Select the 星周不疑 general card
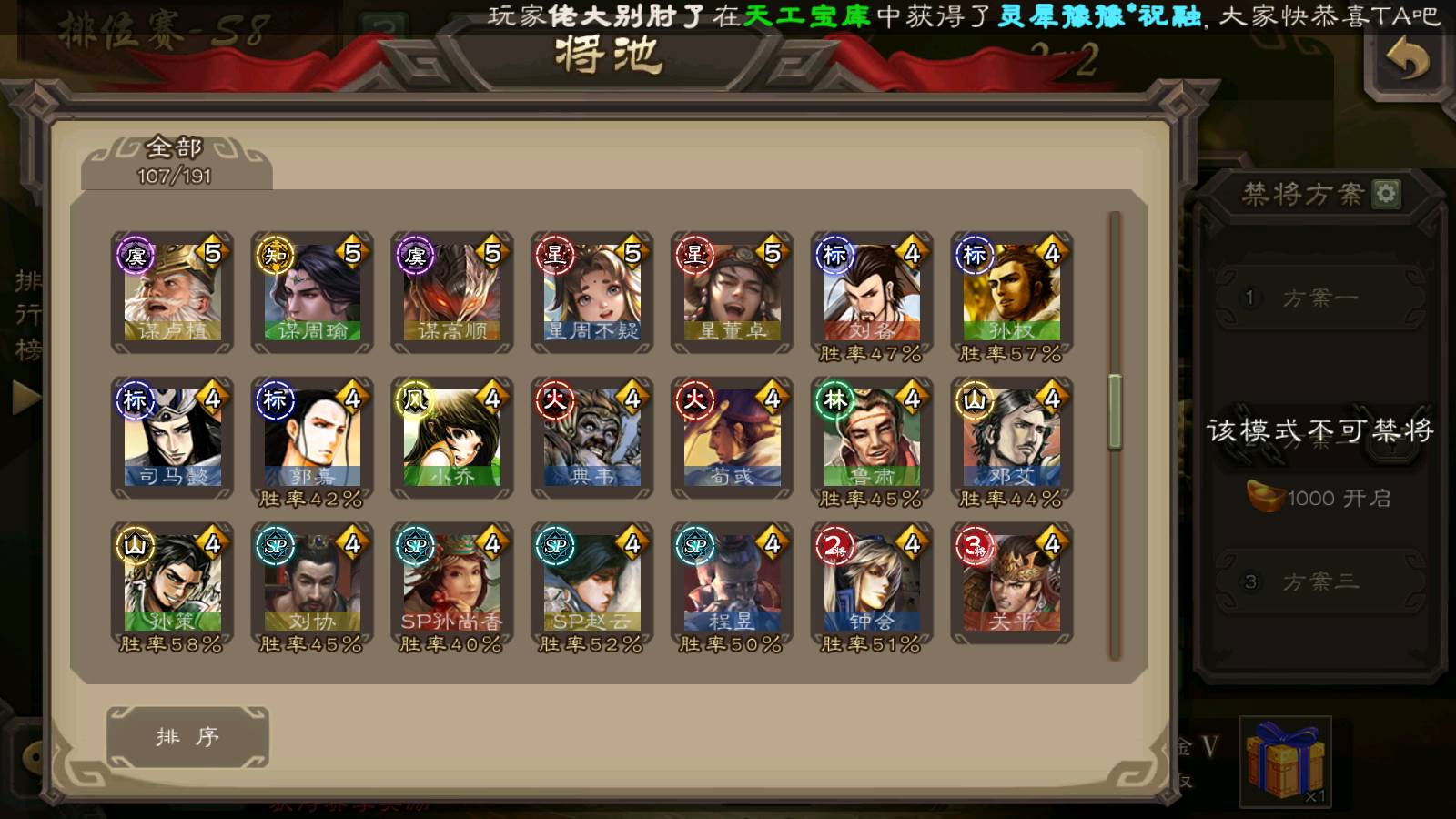 592,291
